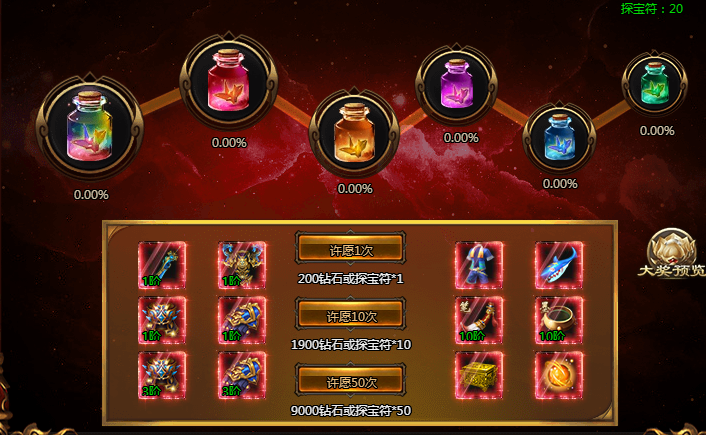Inspect the bronze cauldron pot reward

click(559, 320)
